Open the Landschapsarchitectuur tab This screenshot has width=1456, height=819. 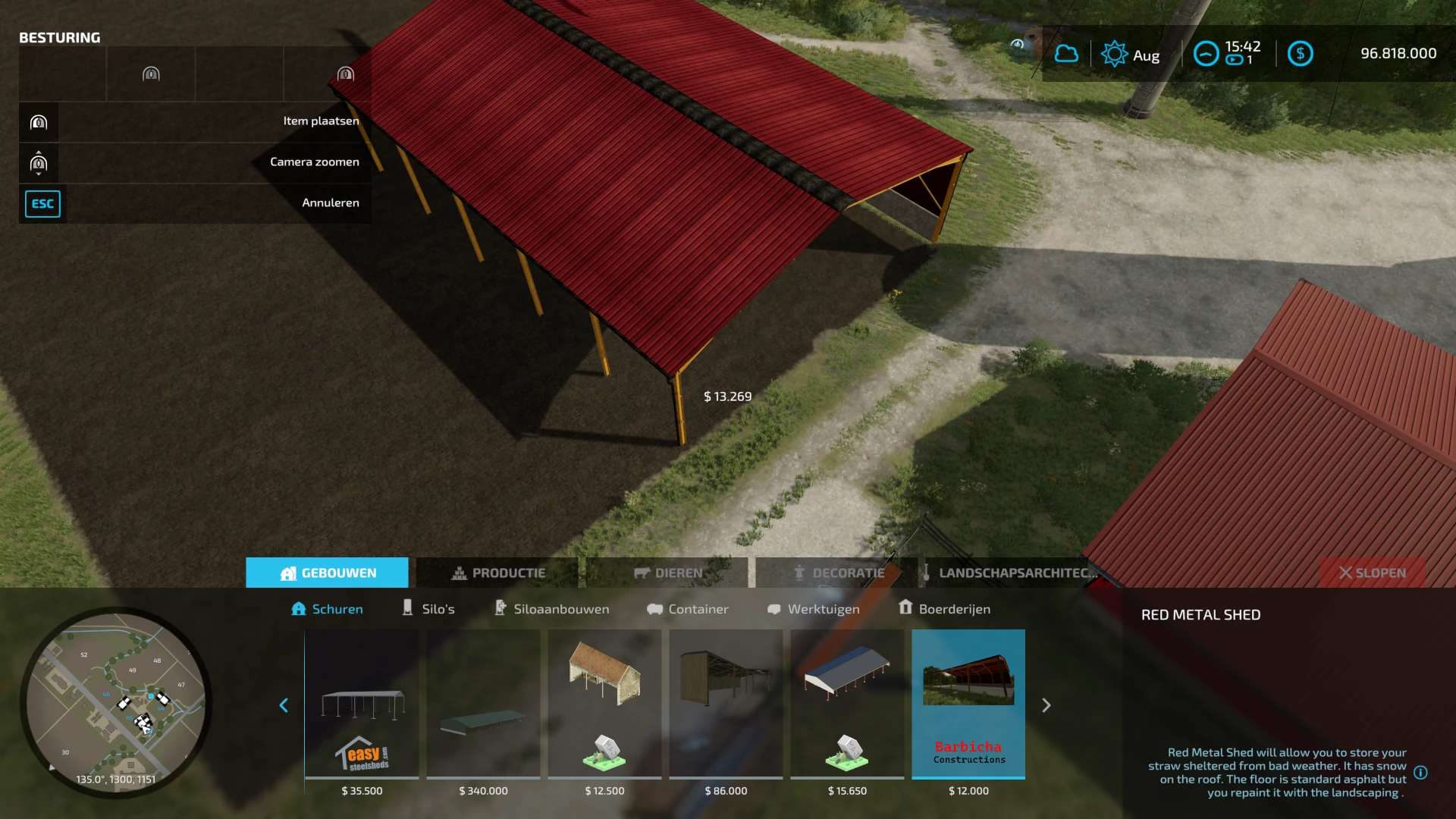pos(1009,573)
